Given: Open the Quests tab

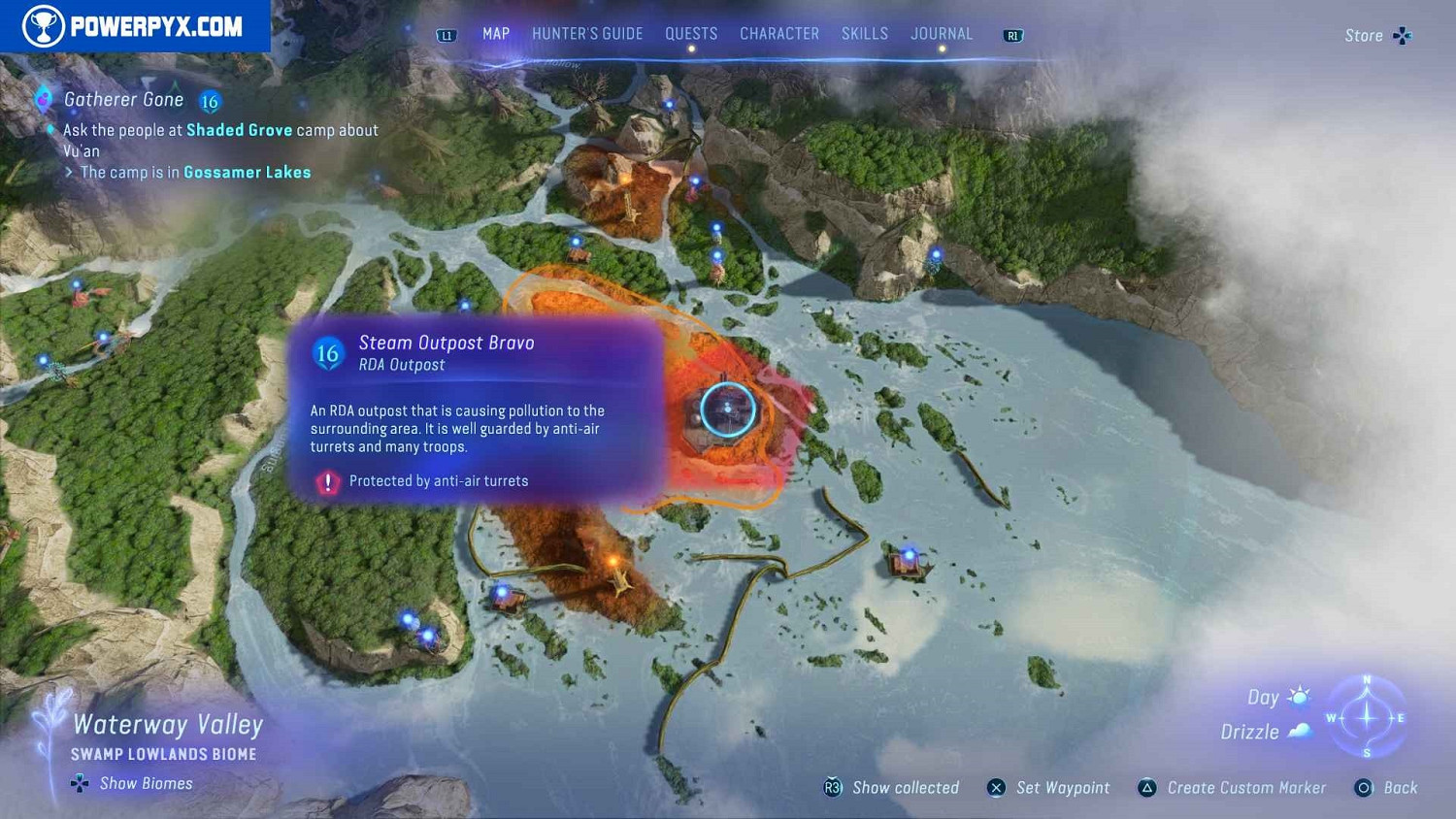Looking at the screenshot, I should [691, 34].
